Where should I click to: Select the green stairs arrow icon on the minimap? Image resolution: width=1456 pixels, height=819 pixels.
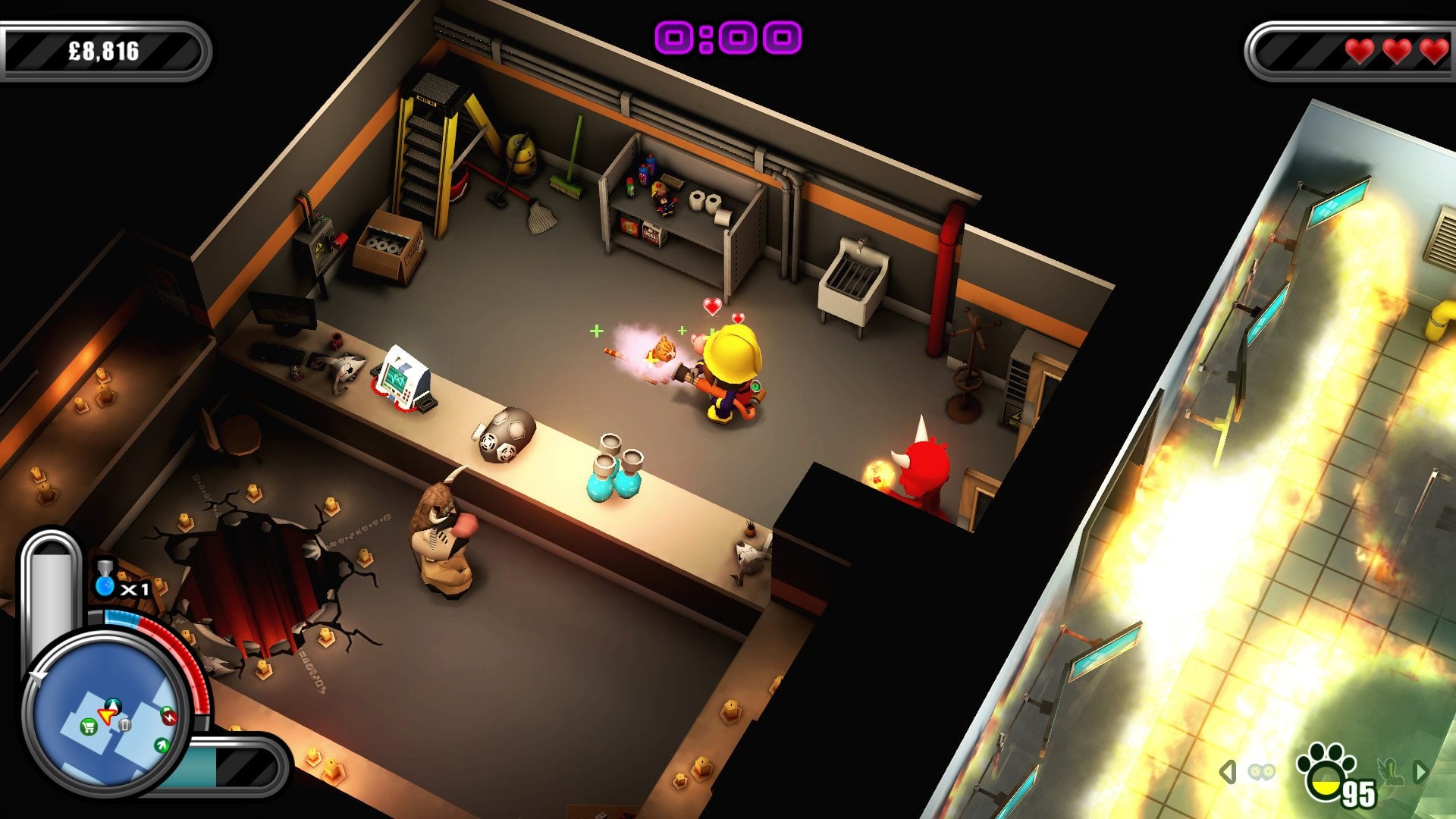[162, 744]
